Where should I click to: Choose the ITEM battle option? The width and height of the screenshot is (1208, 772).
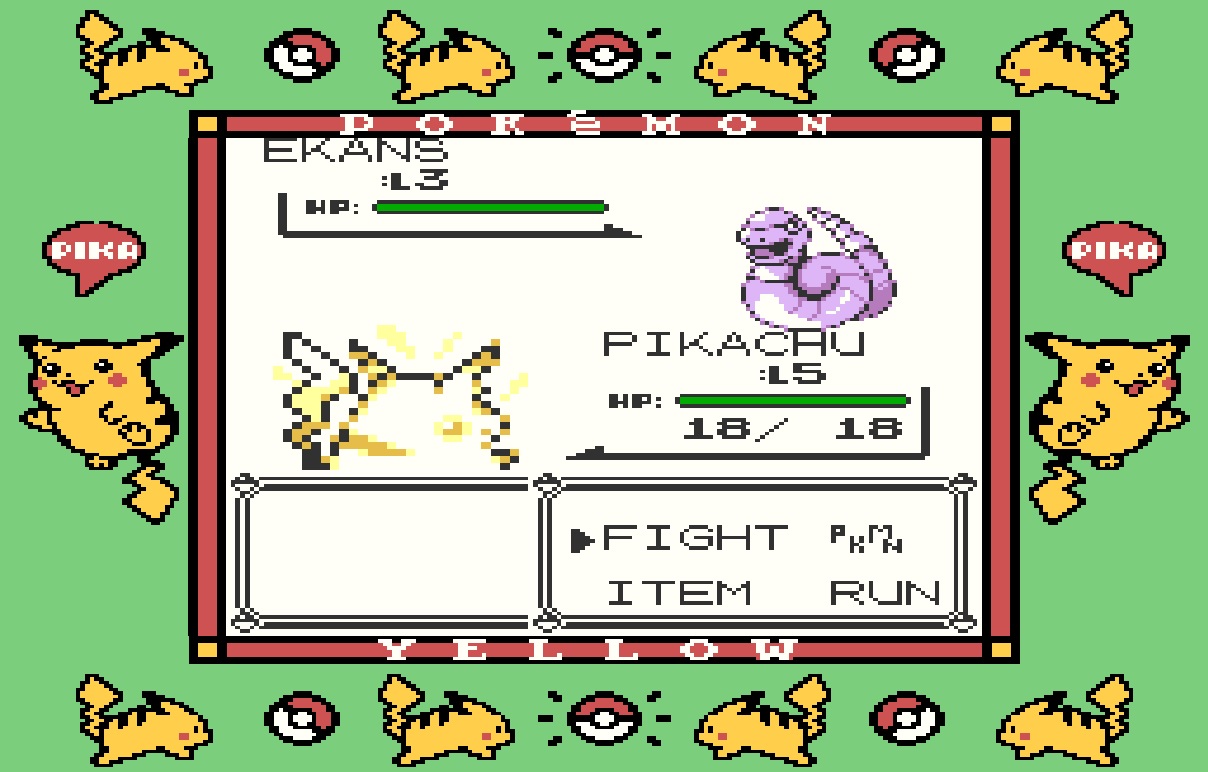(680, 592)
